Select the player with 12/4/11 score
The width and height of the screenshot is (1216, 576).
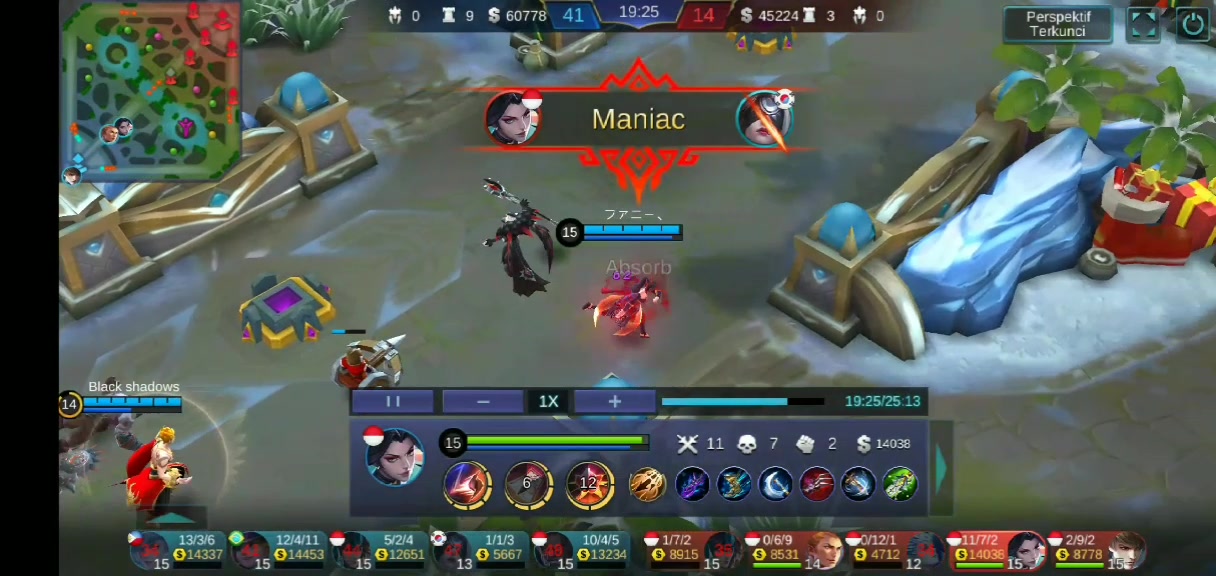pyautogui.click(x=280, y=549)
